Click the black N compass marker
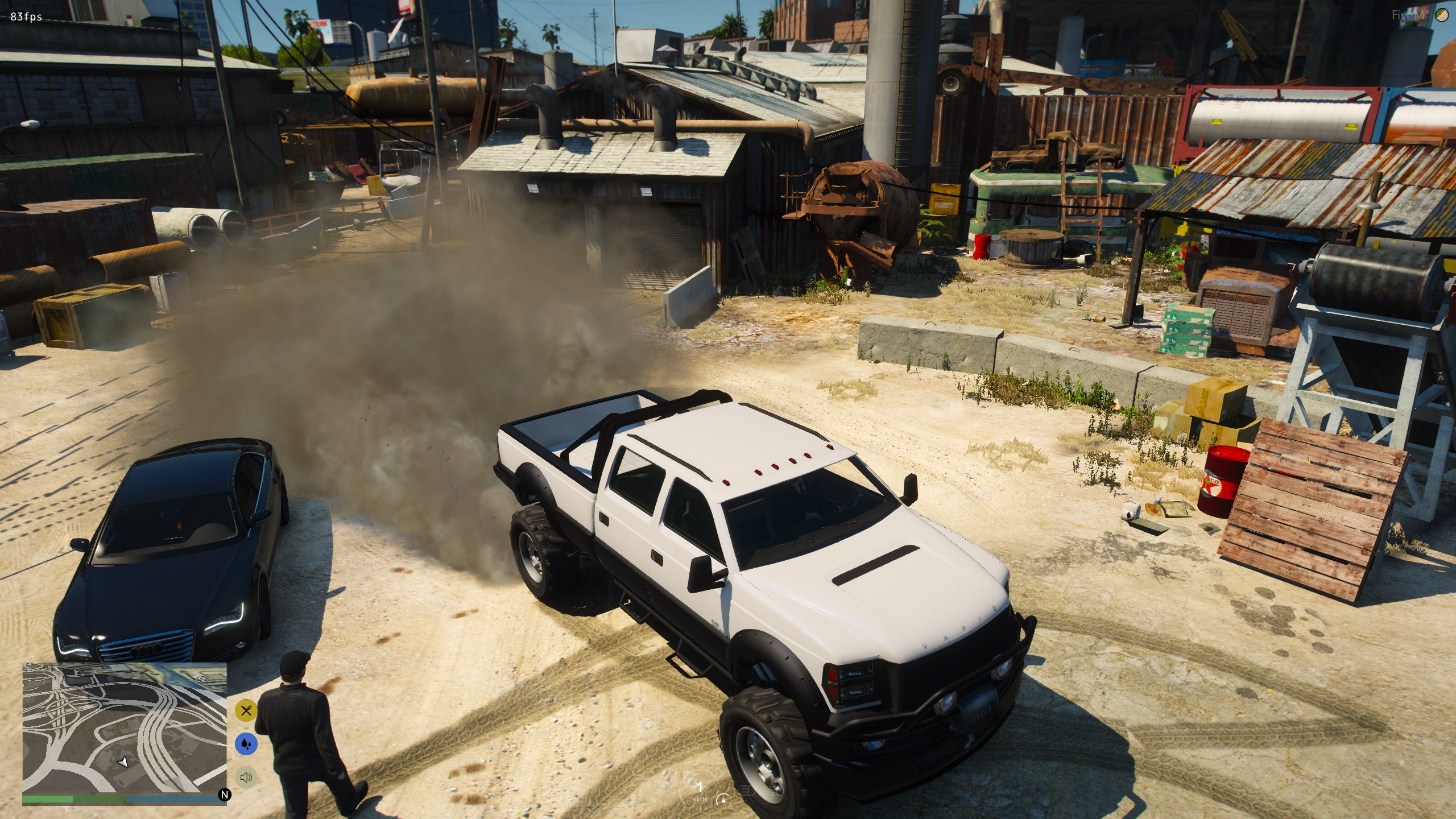 225,795
